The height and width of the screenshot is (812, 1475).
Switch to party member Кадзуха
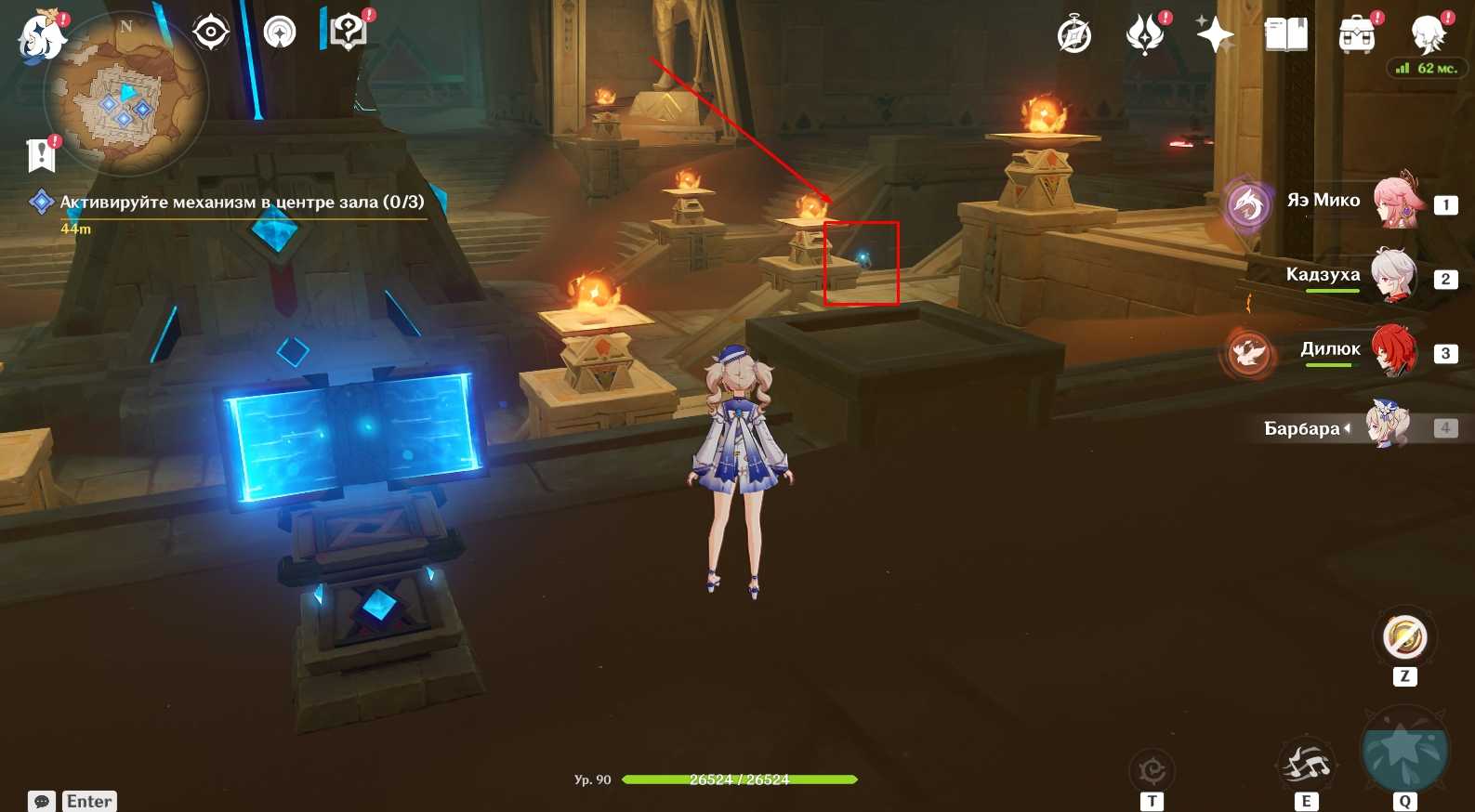(1393, 276)
